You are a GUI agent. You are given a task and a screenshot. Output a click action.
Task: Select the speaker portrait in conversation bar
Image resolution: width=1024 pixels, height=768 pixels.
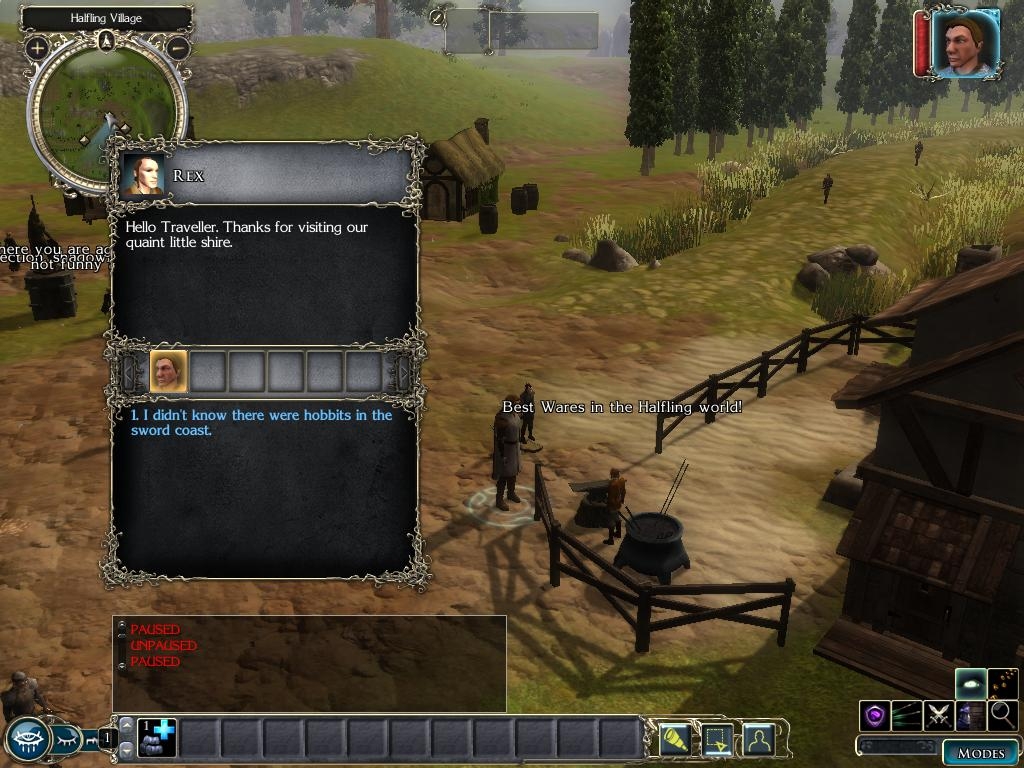click(x=168, y=372)
